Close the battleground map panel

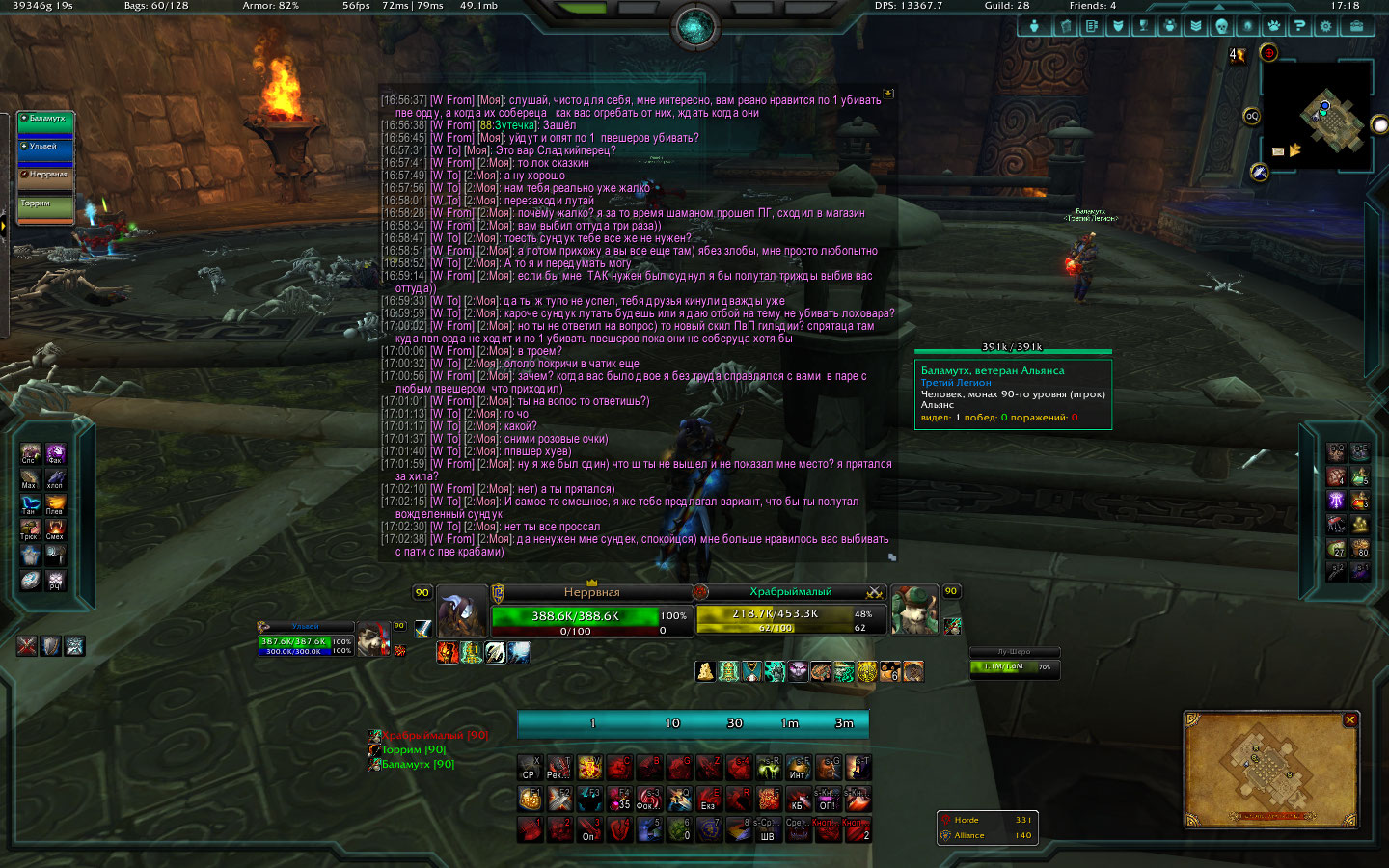[x=1350, y=719]
